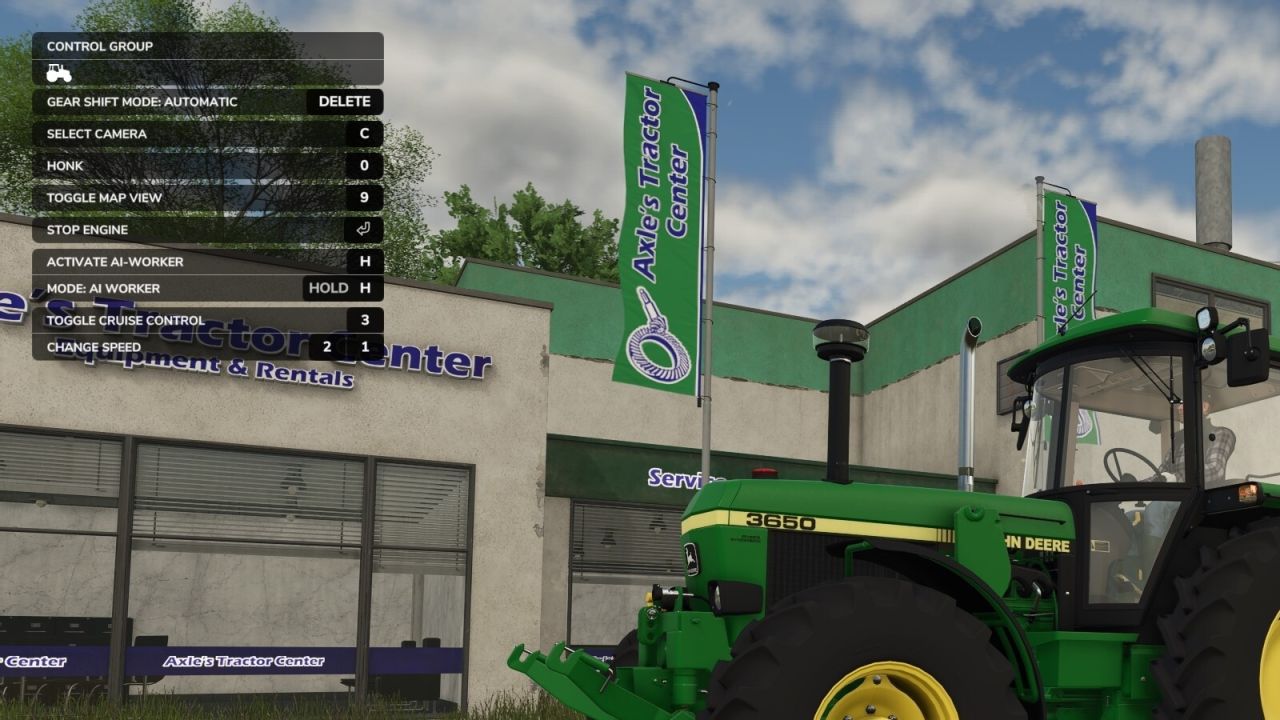Viewport: 1280px width, 720px height.
Task: Select the Control Group header entry
Action: (x=100, y=46)
